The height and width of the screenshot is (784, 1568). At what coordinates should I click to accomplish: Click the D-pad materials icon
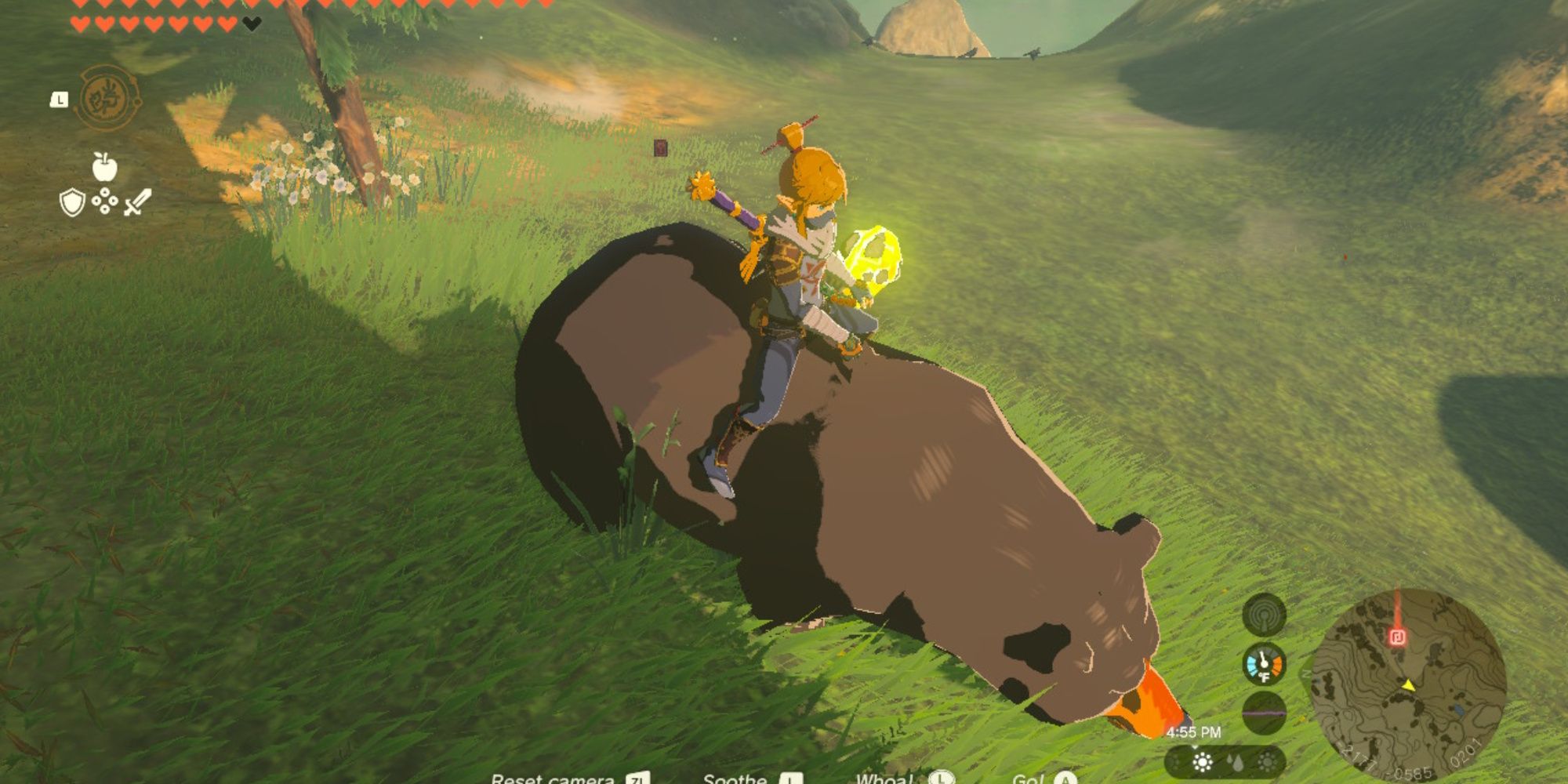pos(105,201)
